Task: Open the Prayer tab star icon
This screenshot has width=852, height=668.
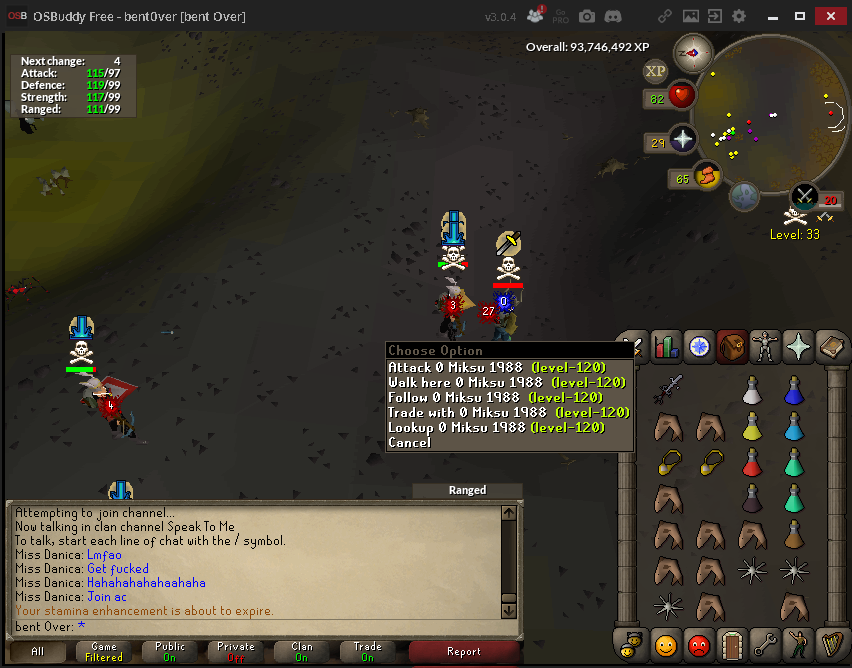Action: [x=798, y=347]
